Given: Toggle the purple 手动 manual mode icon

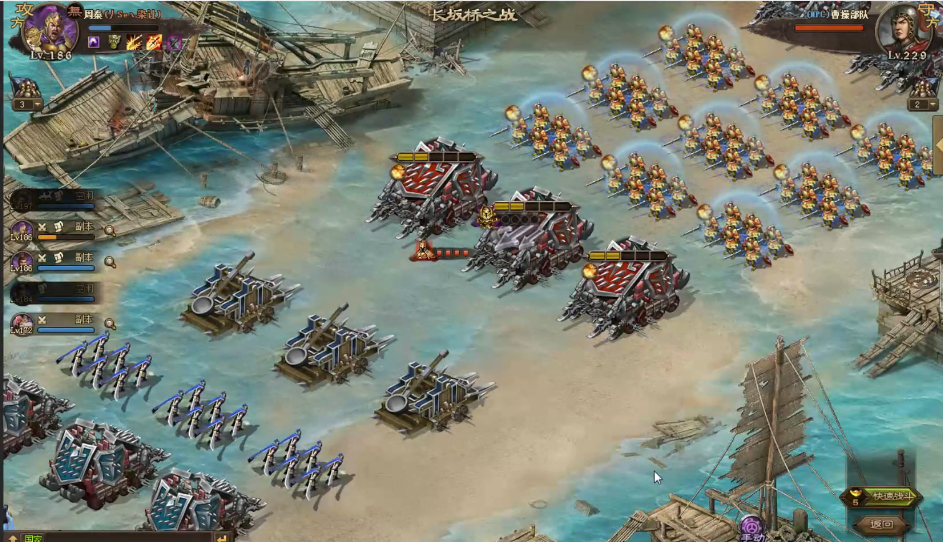Looking at the screenshot, I should click(x=752, y=525).
